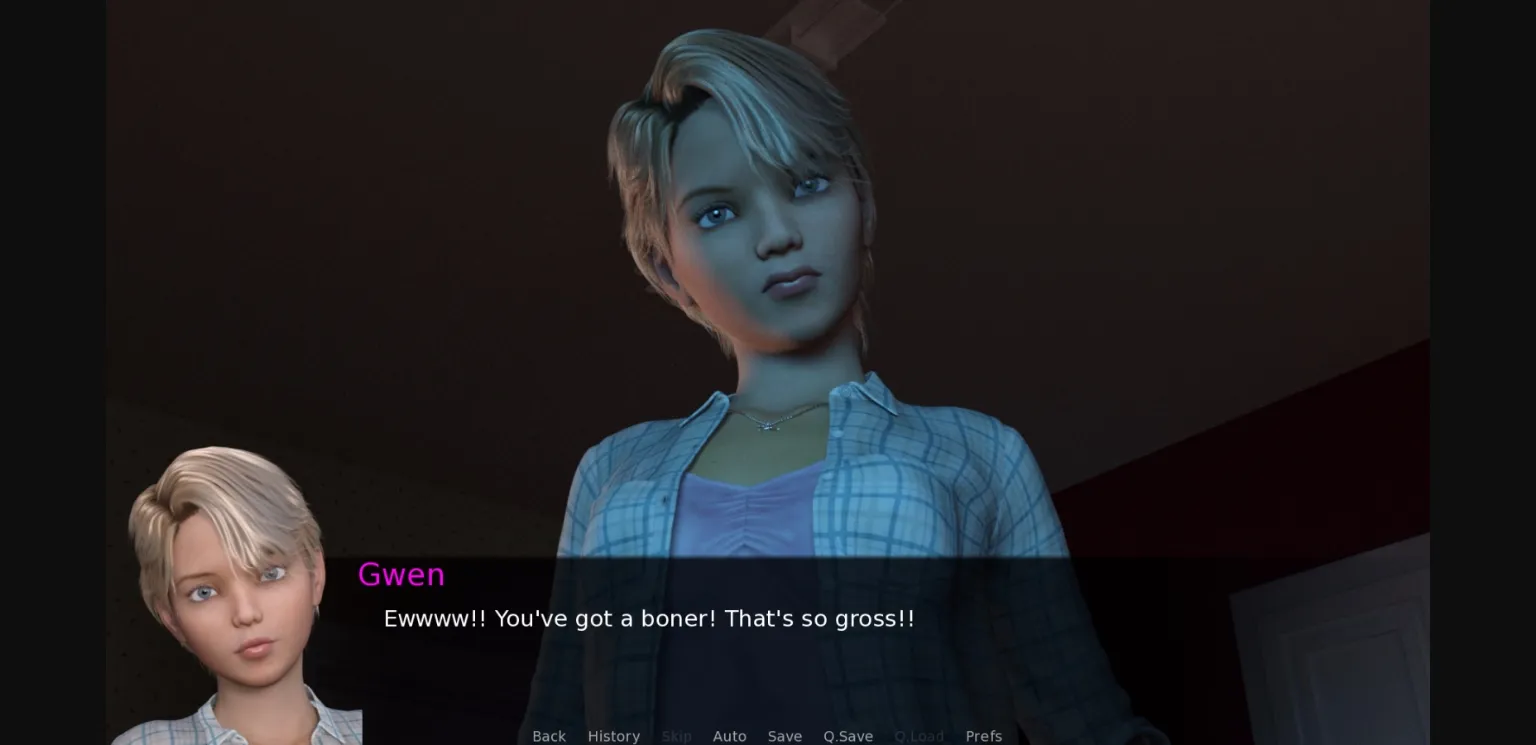Open the Save game screen
Screen dimensions: 1536x745
(784, 736)
